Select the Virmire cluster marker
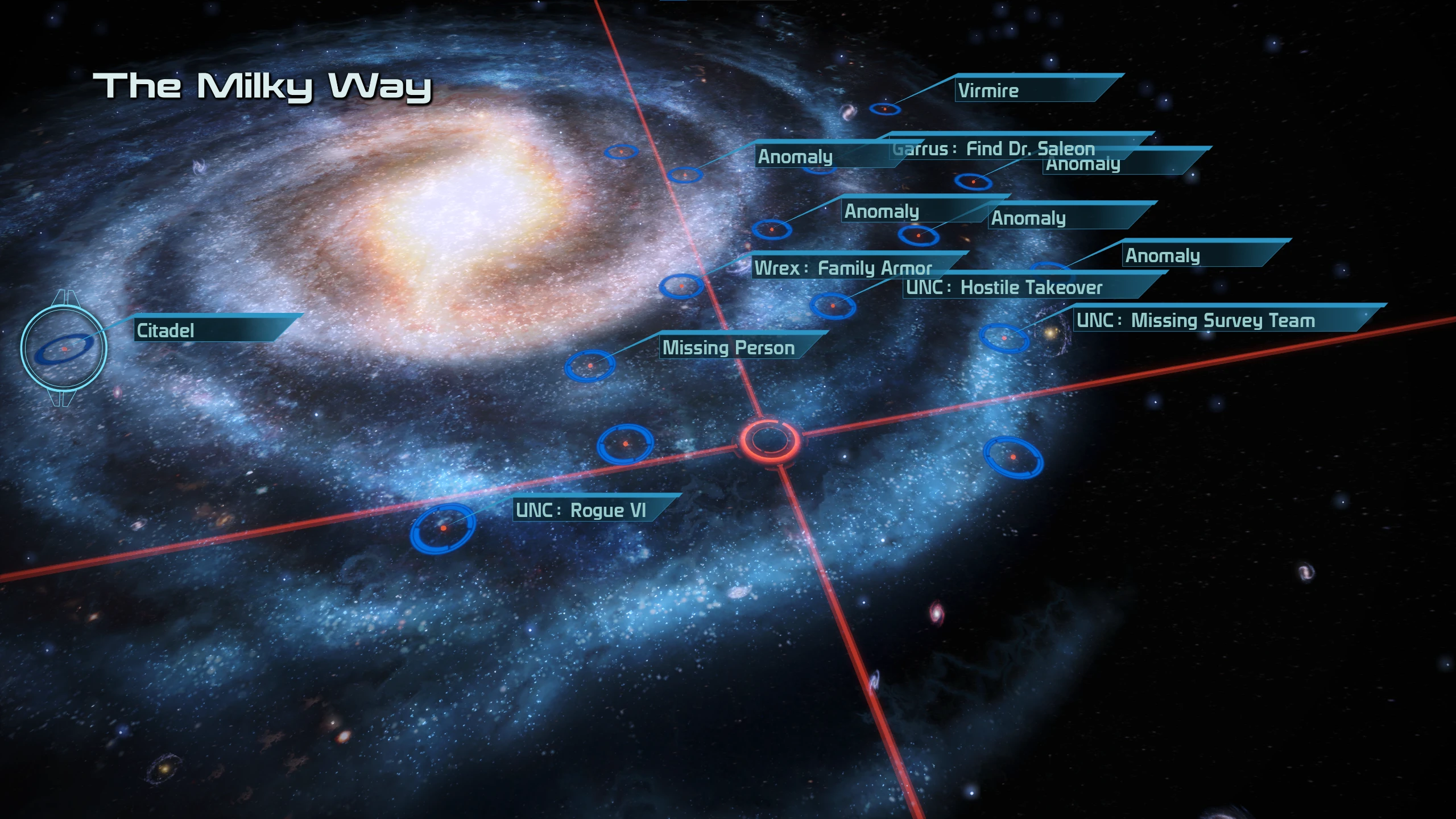This screenshot has height=819, width=1456. tap(886, 108)
